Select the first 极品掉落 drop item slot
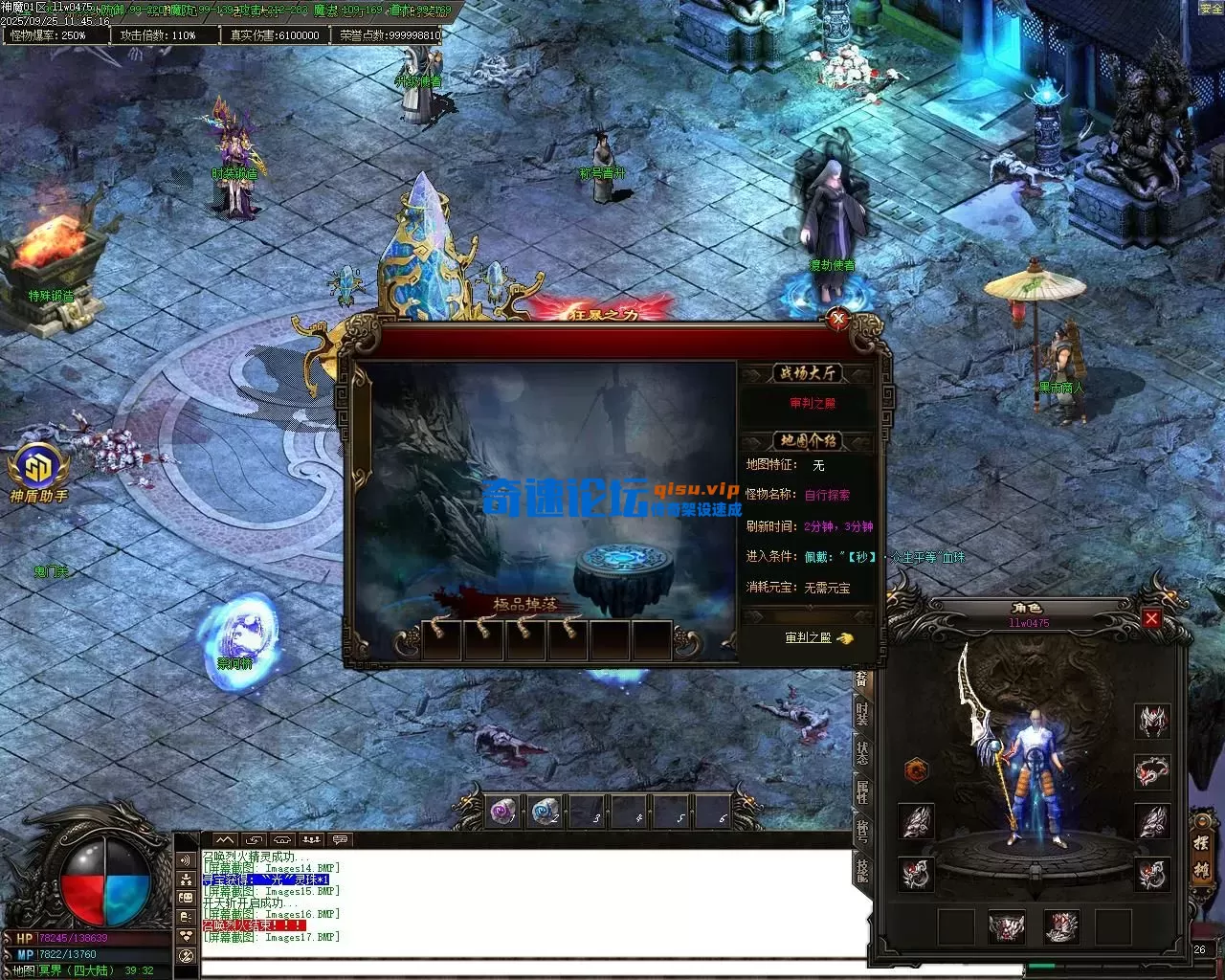Image resolution: width=1225 pixels, height=980 pixels. coord(441,639)
